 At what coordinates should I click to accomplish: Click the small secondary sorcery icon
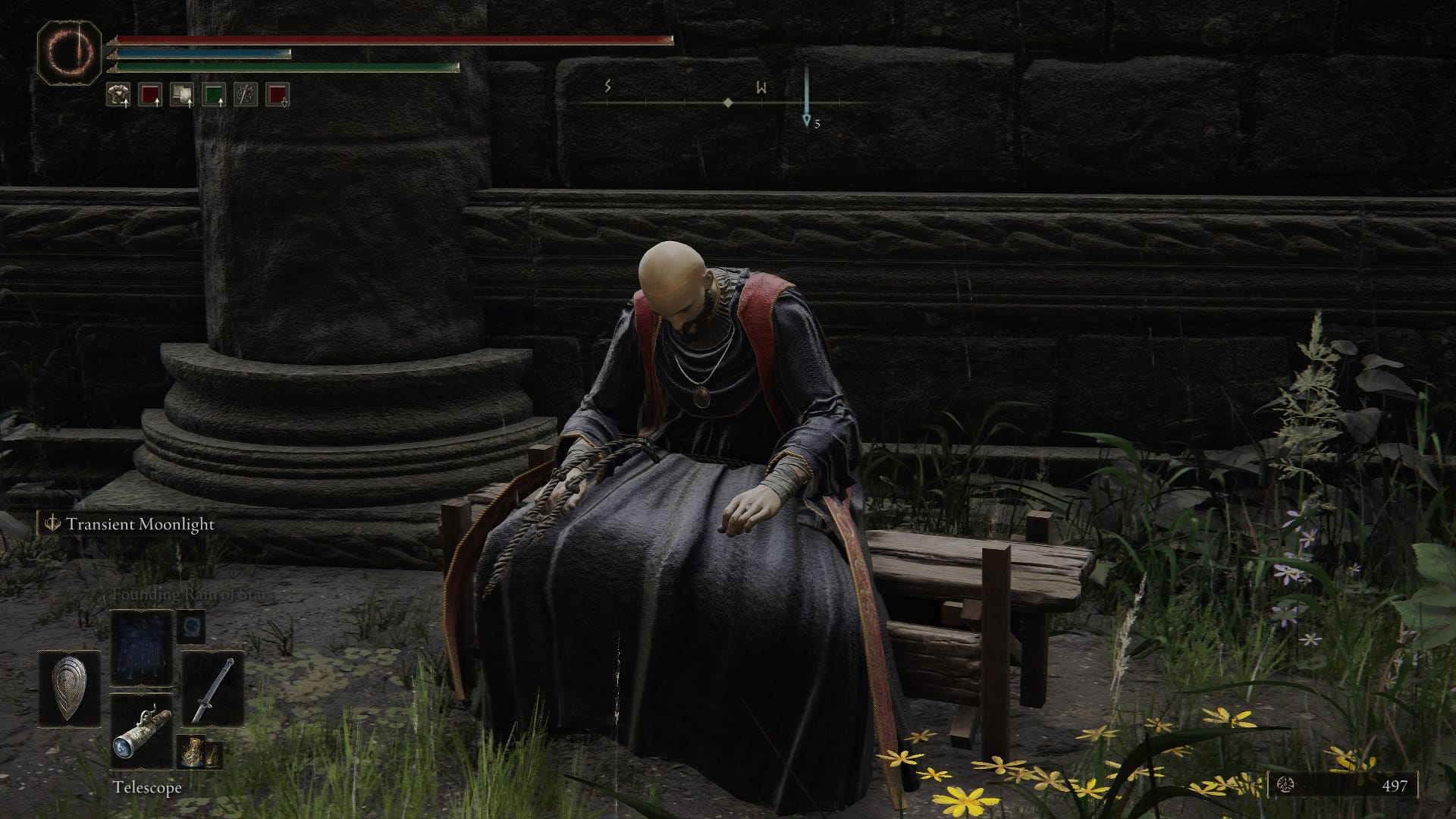pyautogui.click(x=192, y=626)
